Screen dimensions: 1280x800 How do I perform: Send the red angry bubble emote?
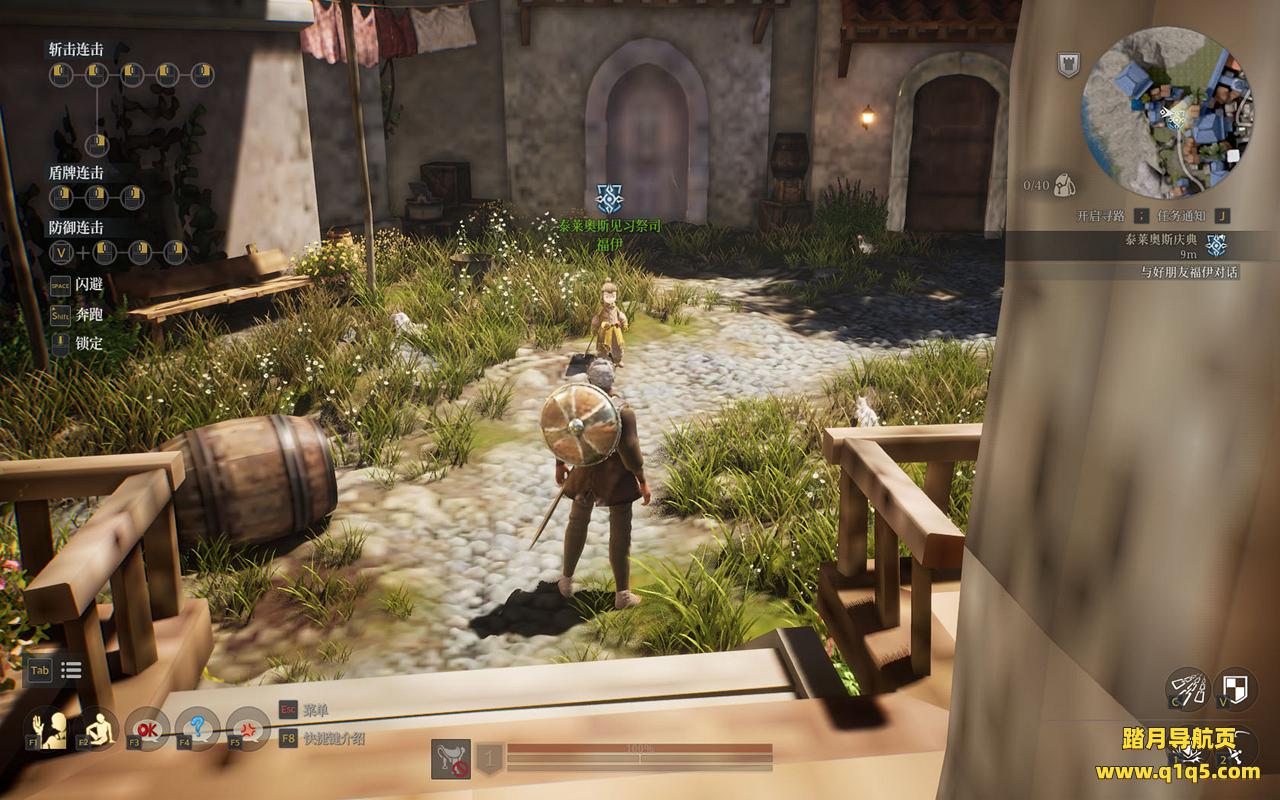click(248, 729)
